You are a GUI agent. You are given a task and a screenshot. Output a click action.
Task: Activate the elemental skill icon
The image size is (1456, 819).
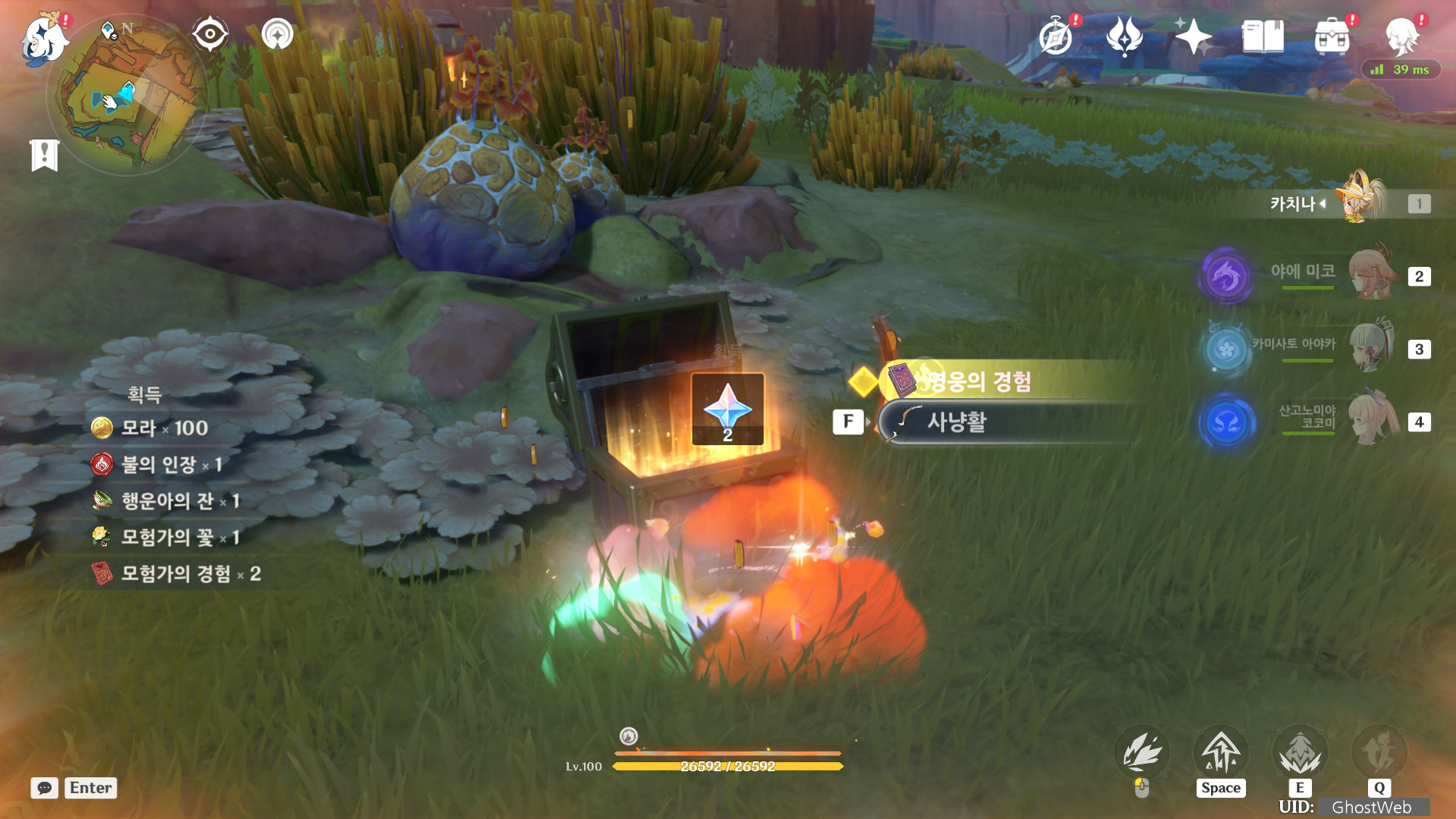1300,754
